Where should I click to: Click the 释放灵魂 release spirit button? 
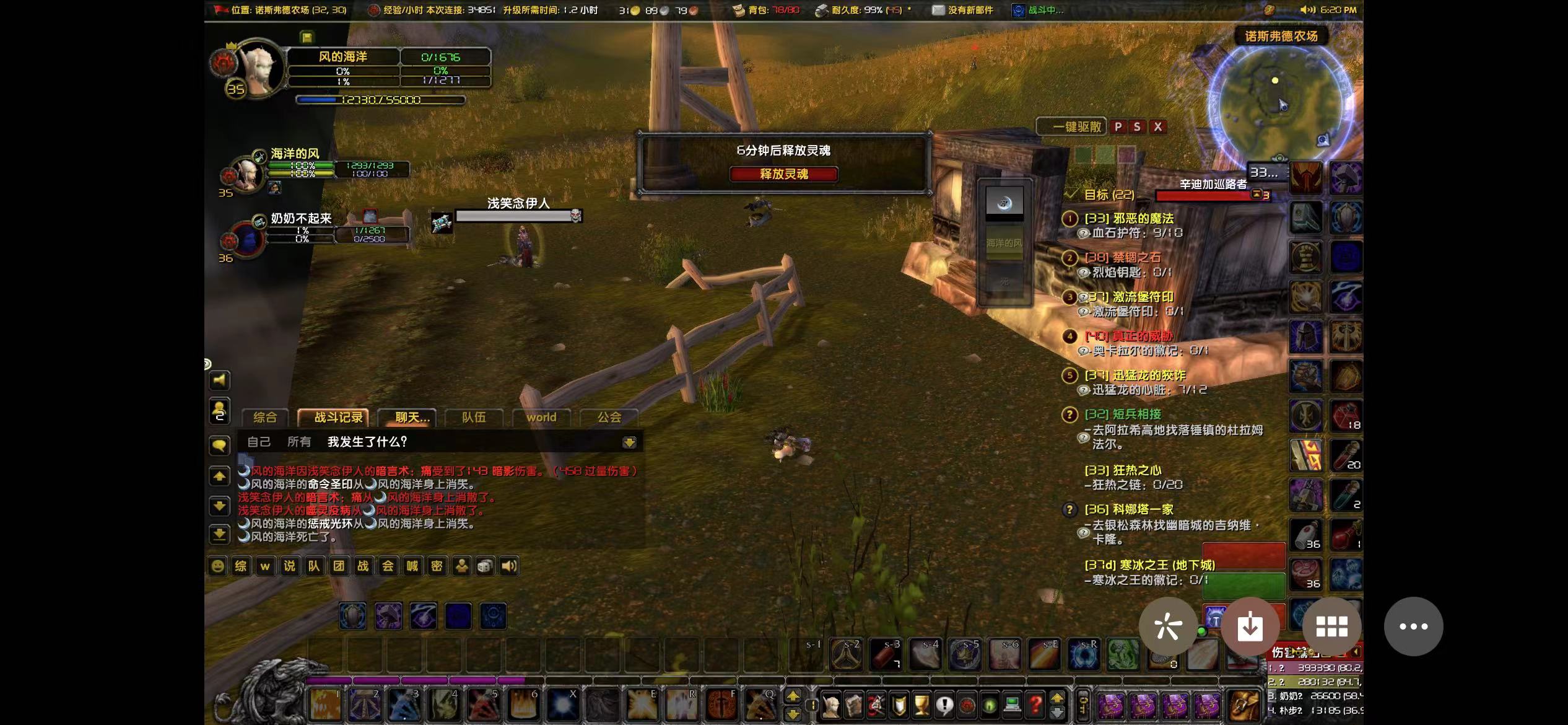[x=783, y=174]
